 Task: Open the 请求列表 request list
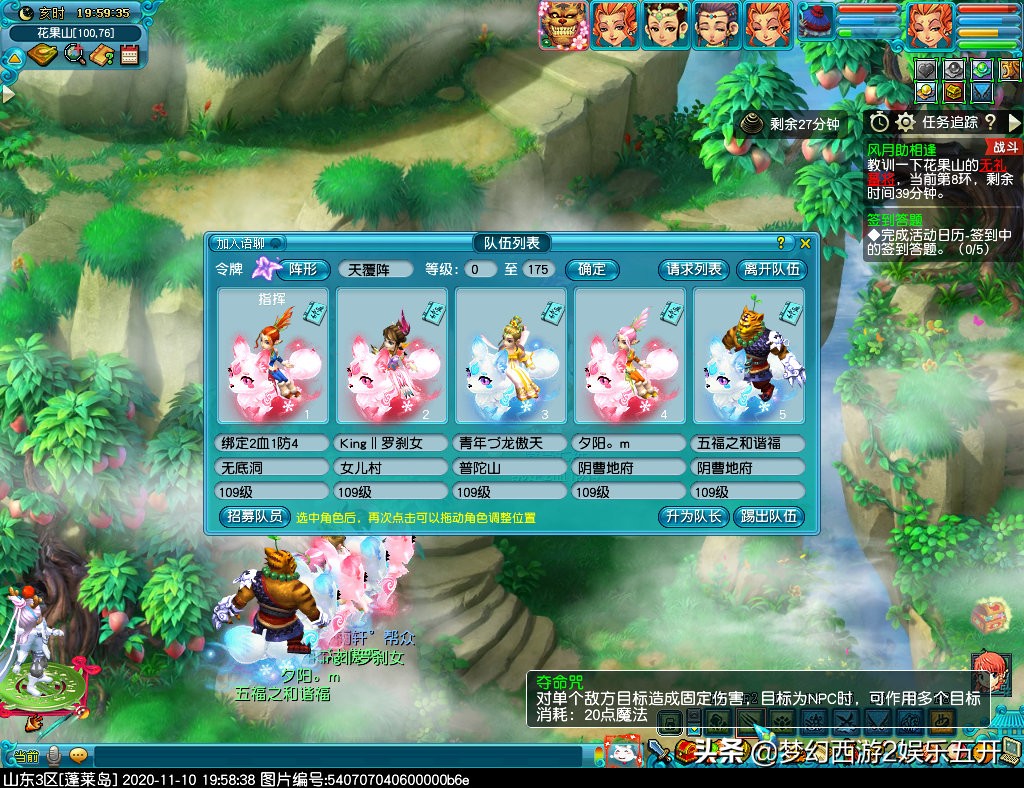(x=694, y=269)
